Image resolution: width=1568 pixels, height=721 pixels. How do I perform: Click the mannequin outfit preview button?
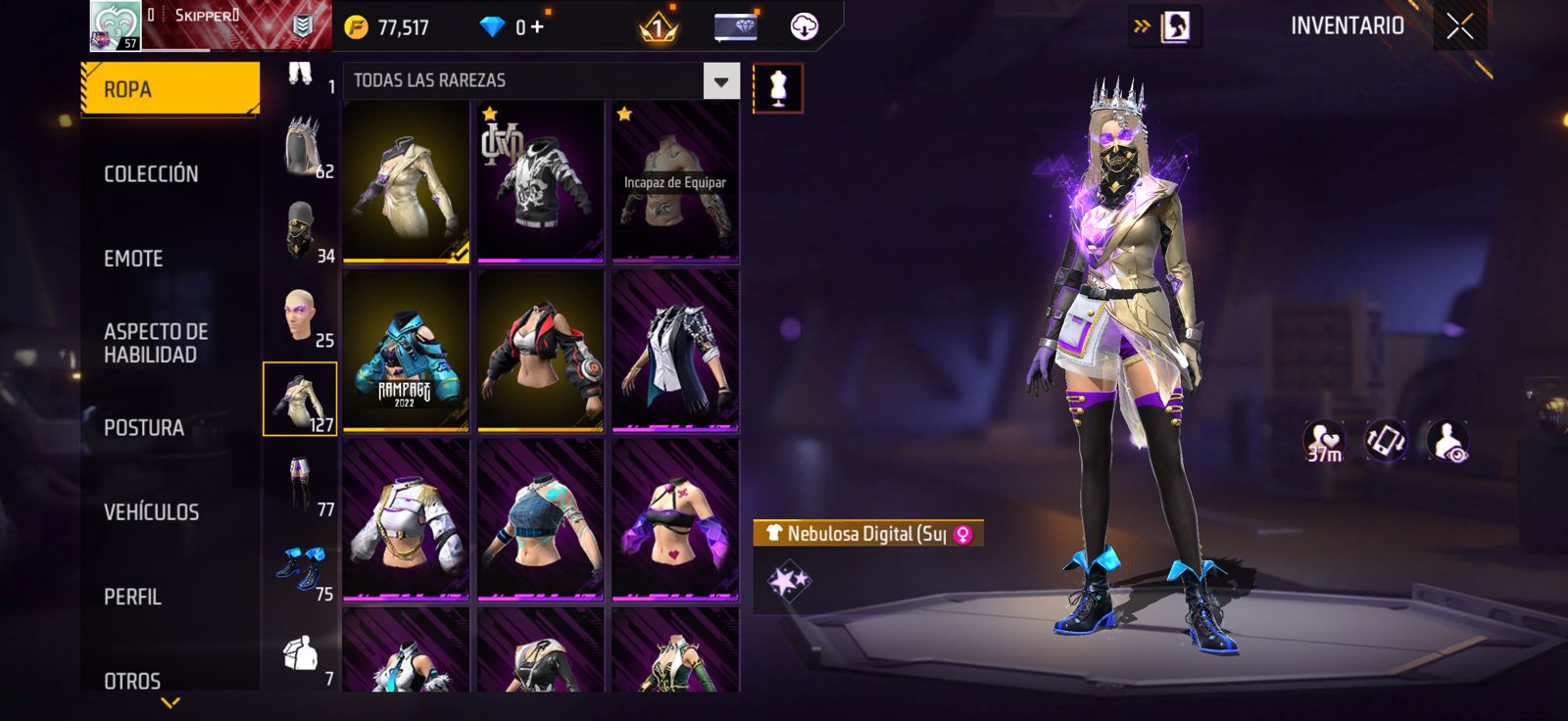778,88
